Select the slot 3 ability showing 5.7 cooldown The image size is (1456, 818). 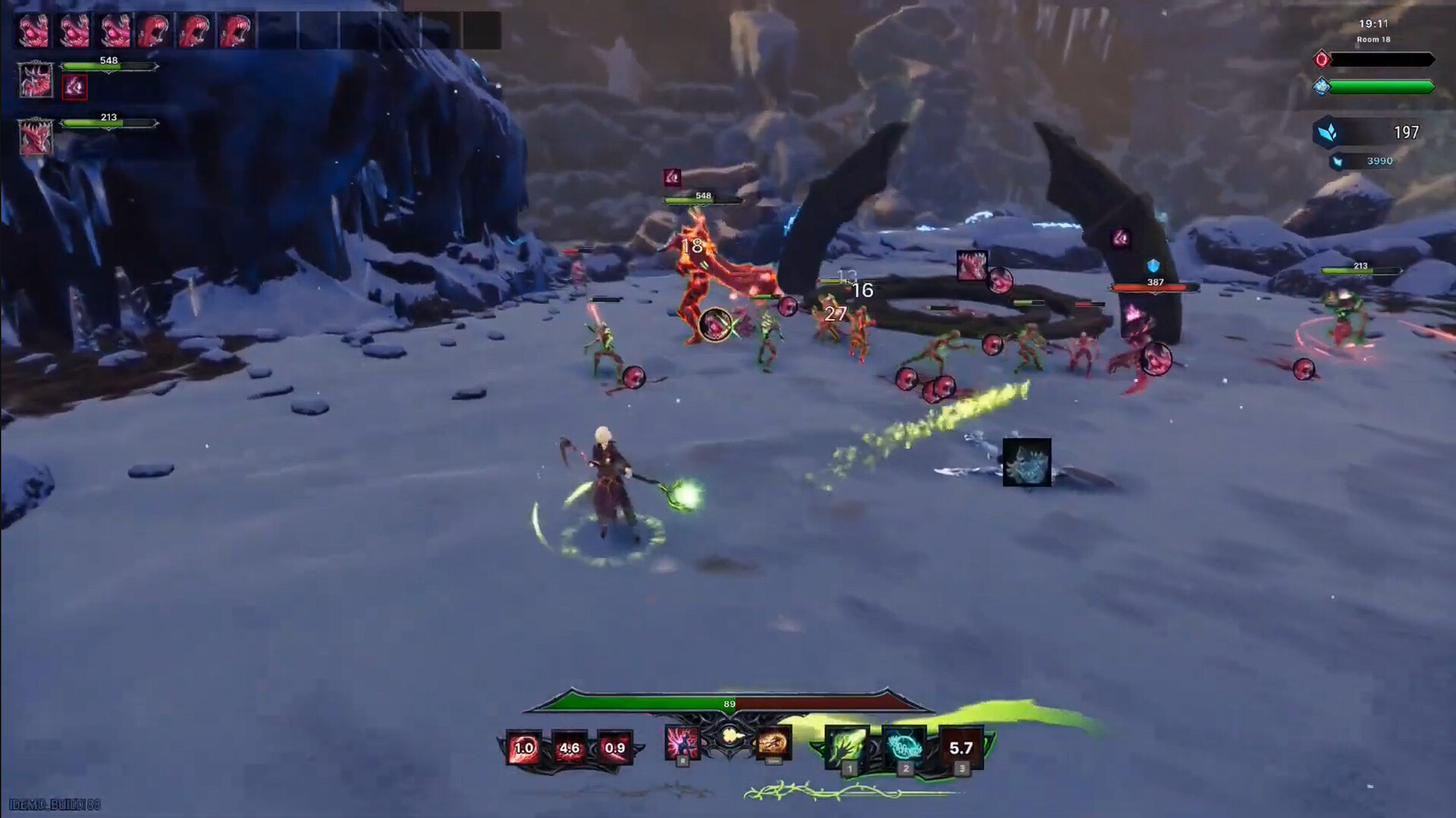(x=961, y=748)
